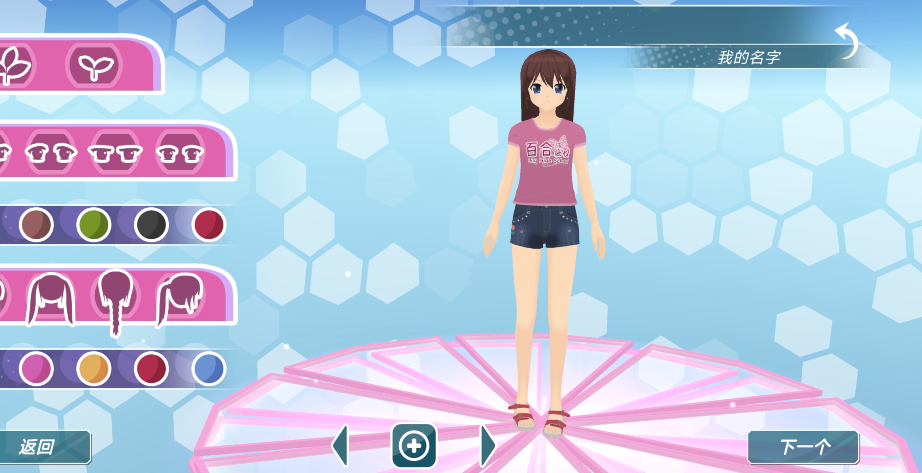Screen dimensions: 922x473
Task: Choose the single braid hairstyle icon
Action: [x=115, y=299]
